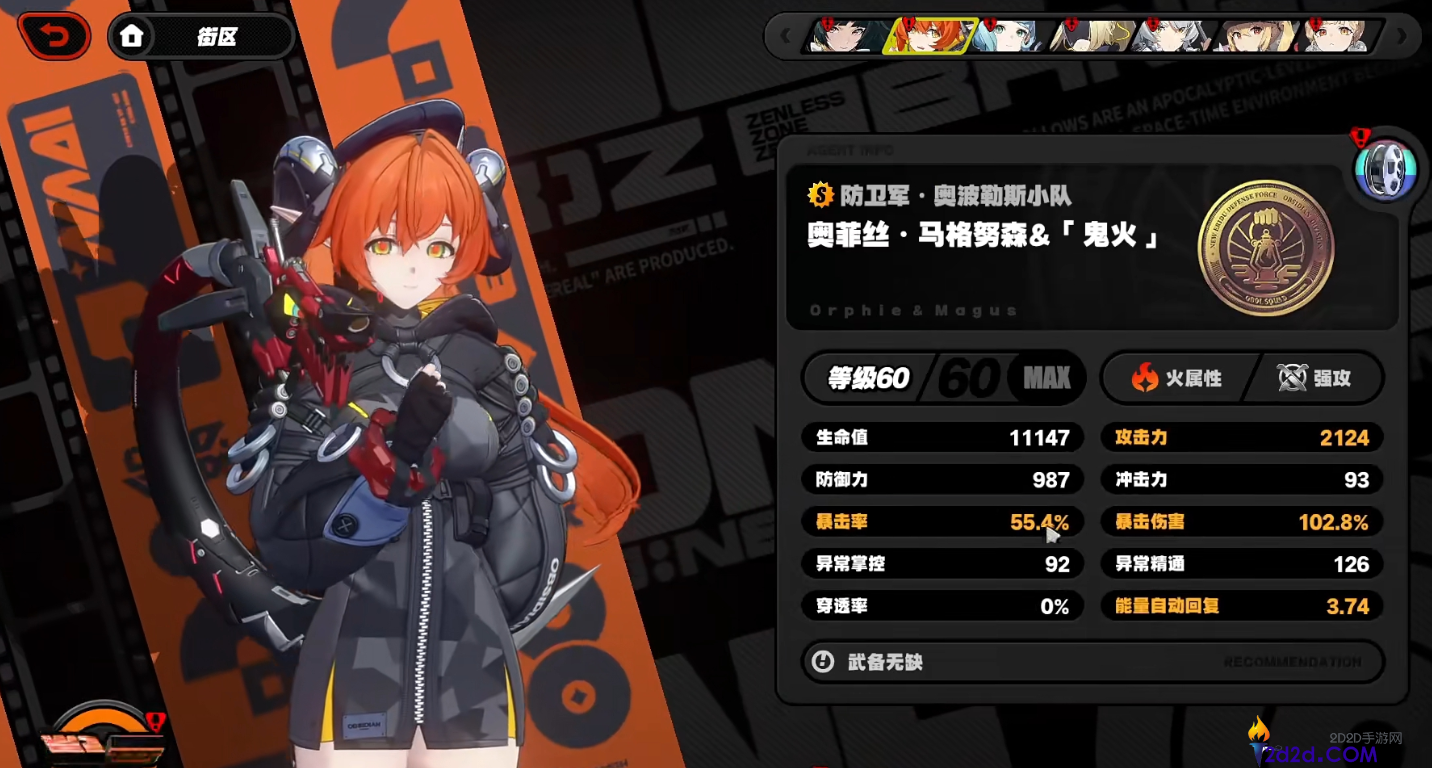
Task: Open the 等级60 level panel
Action: coord(943,378)
